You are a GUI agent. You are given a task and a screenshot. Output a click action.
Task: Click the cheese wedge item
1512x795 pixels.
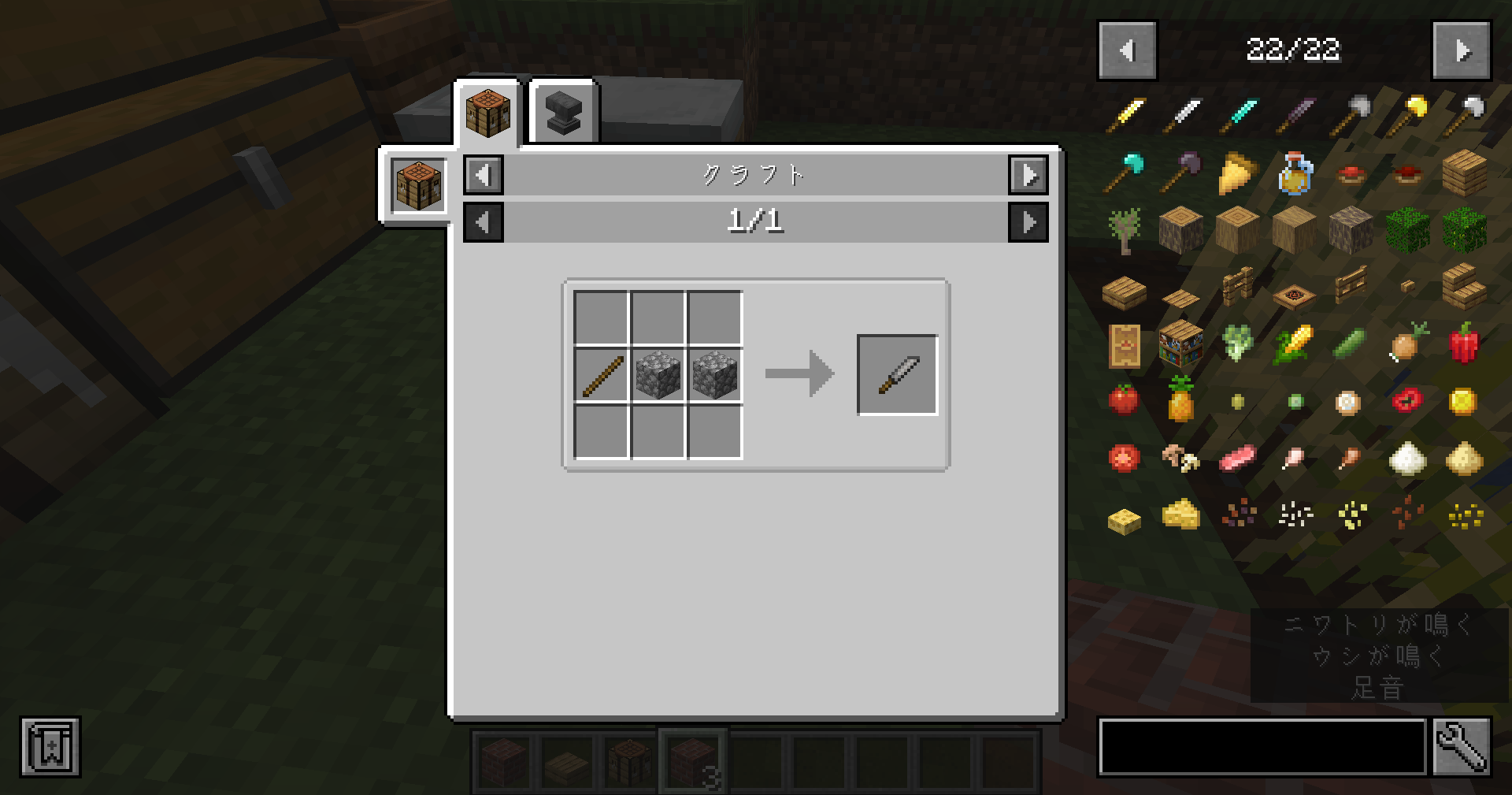tap(1179, 512)
